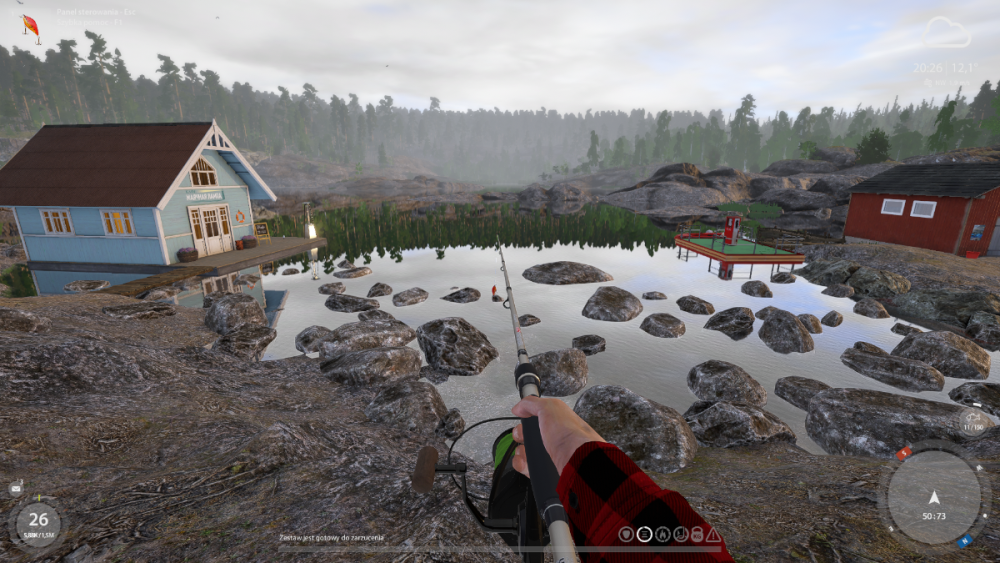This screenshot has height=563, width=1000.
Task: Open the compass minimap
Action: (x=934, y=497)
